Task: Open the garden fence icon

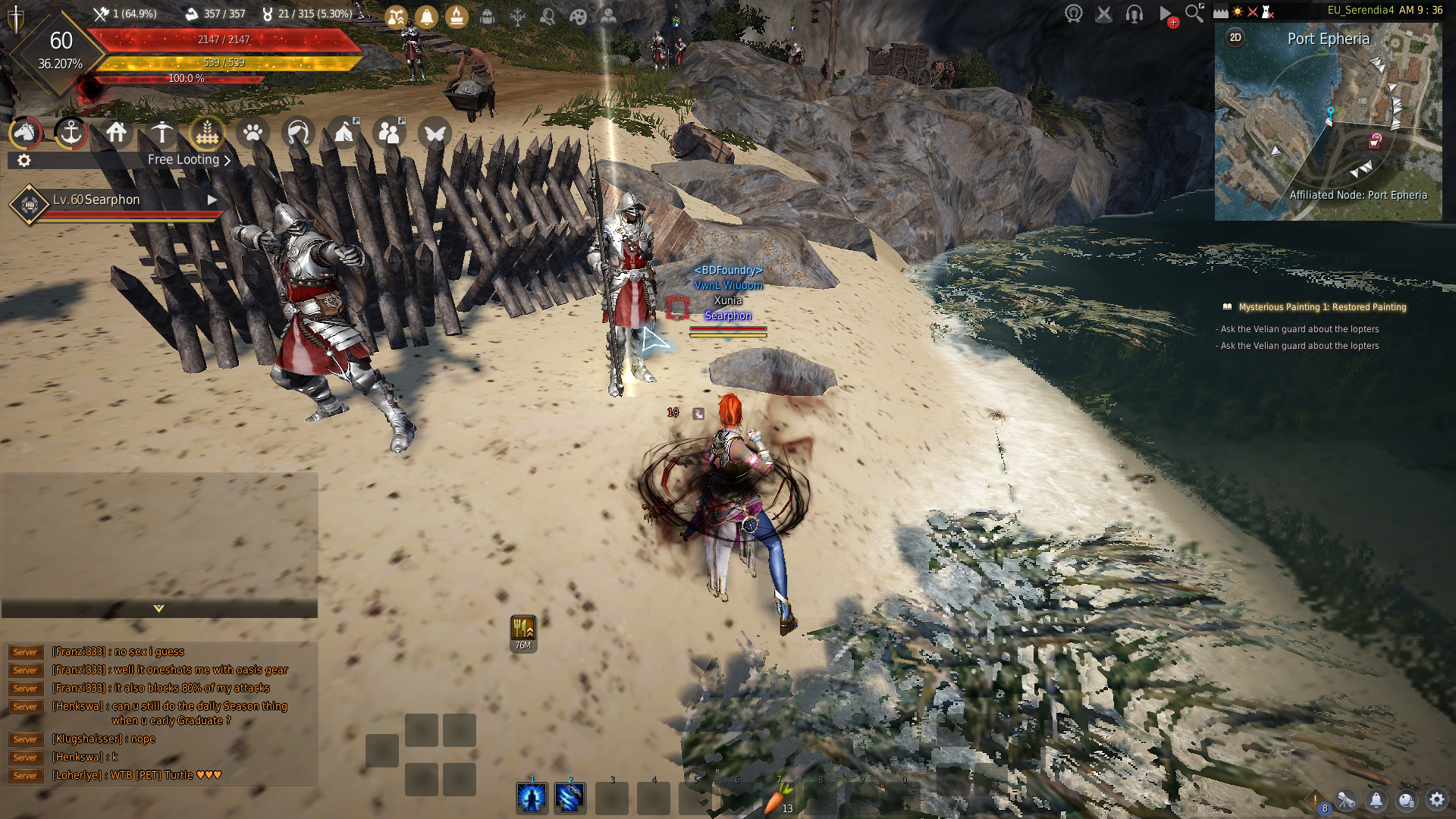Action: (207, 133)
